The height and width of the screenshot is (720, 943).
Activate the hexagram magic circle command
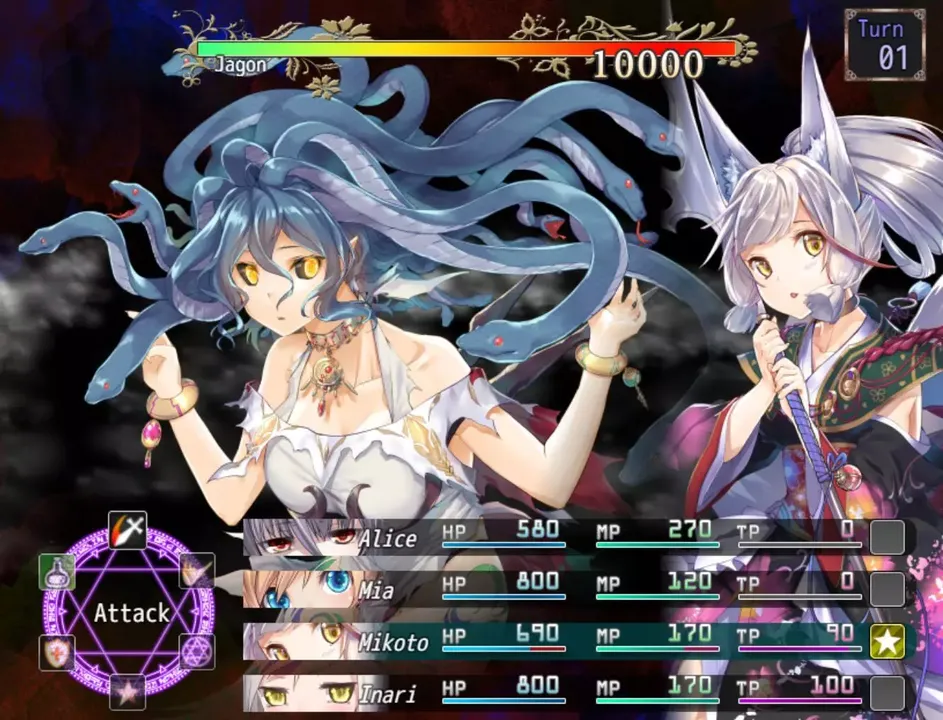point(197,652)
